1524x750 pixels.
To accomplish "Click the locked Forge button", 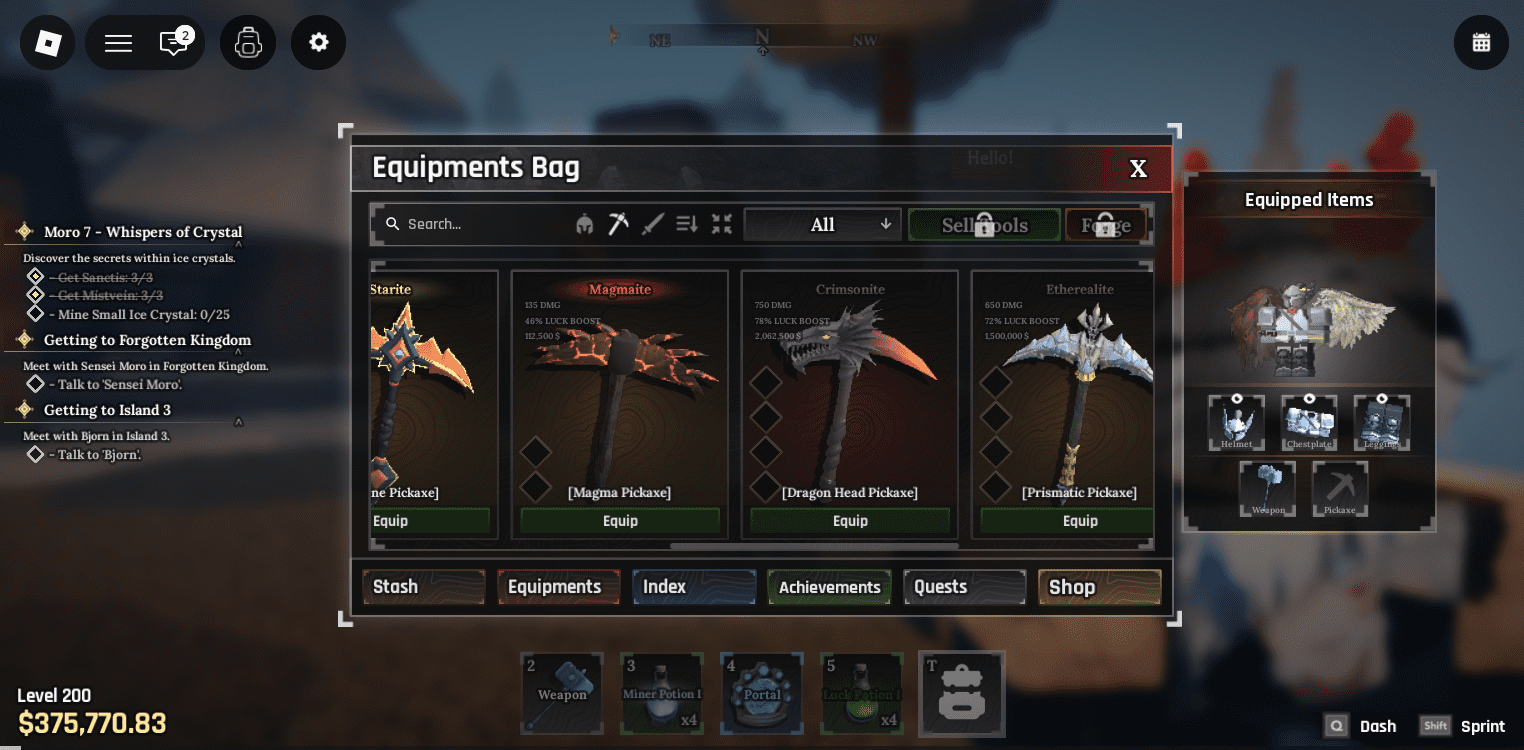I will [x=1105, y=224].
